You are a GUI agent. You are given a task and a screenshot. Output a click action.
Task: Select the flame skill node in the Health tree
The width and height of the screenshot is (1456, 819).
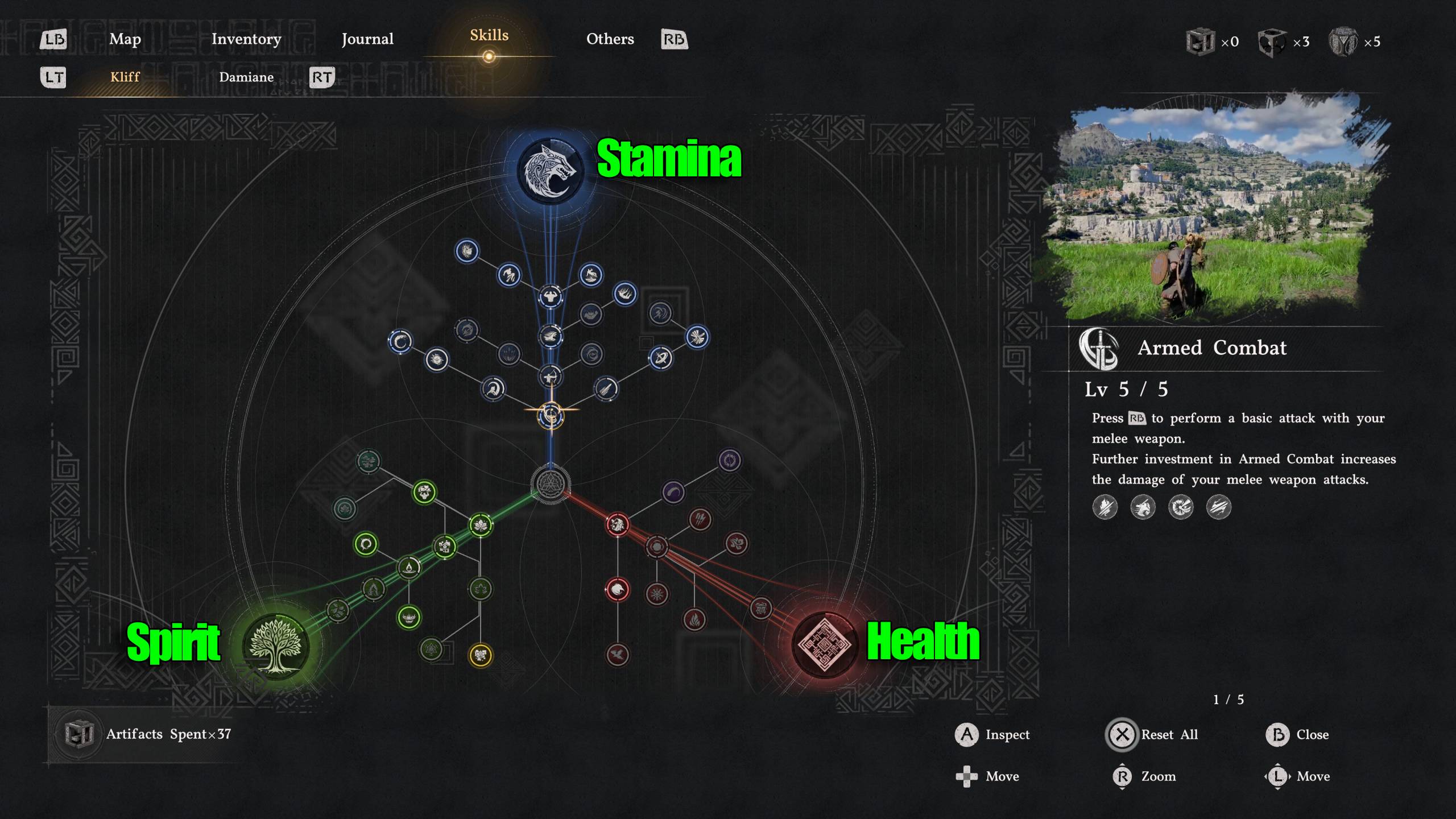click(x=695, y=620)
